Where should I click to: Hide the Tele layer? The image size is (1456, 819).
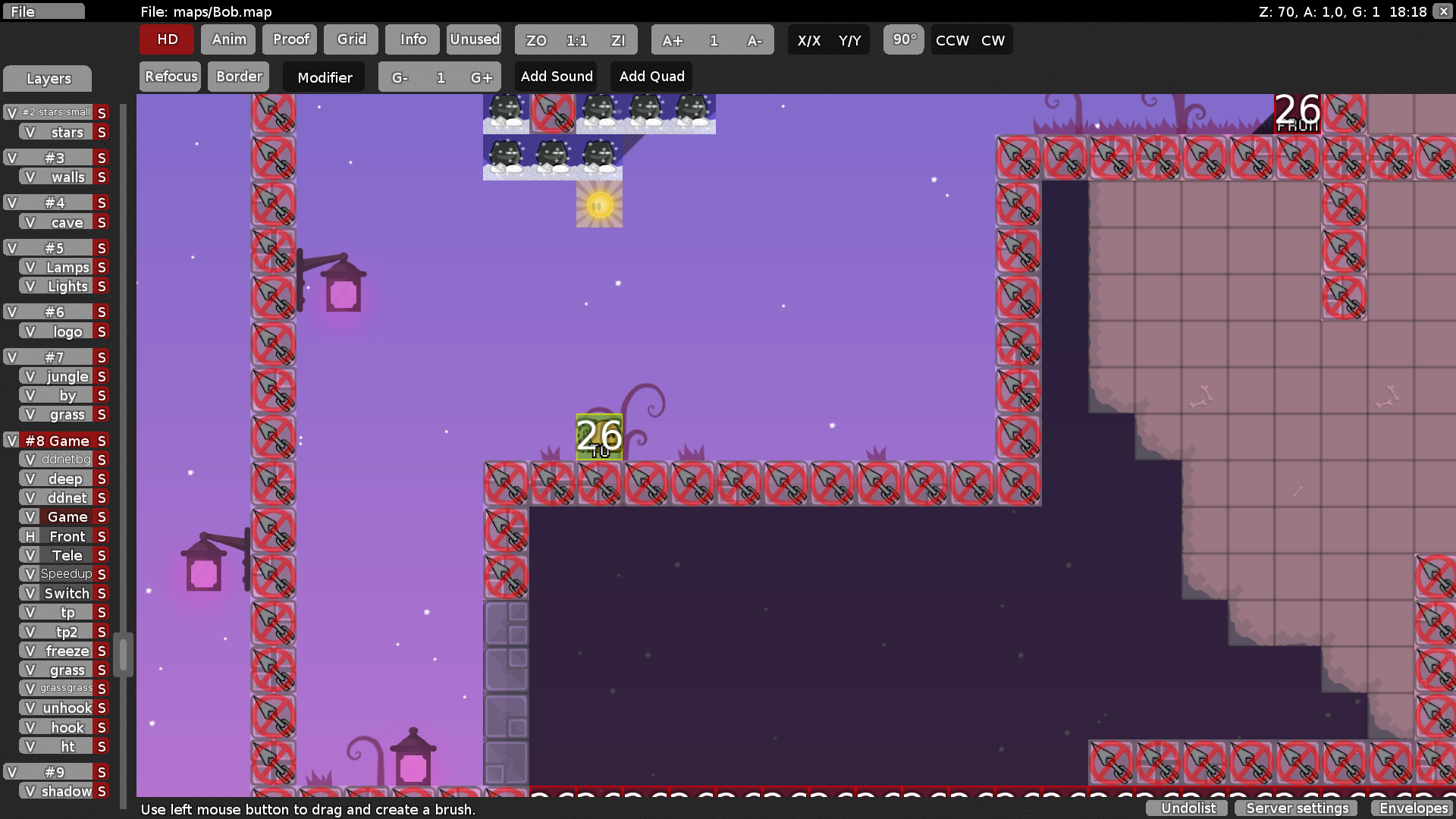point(29,555)
